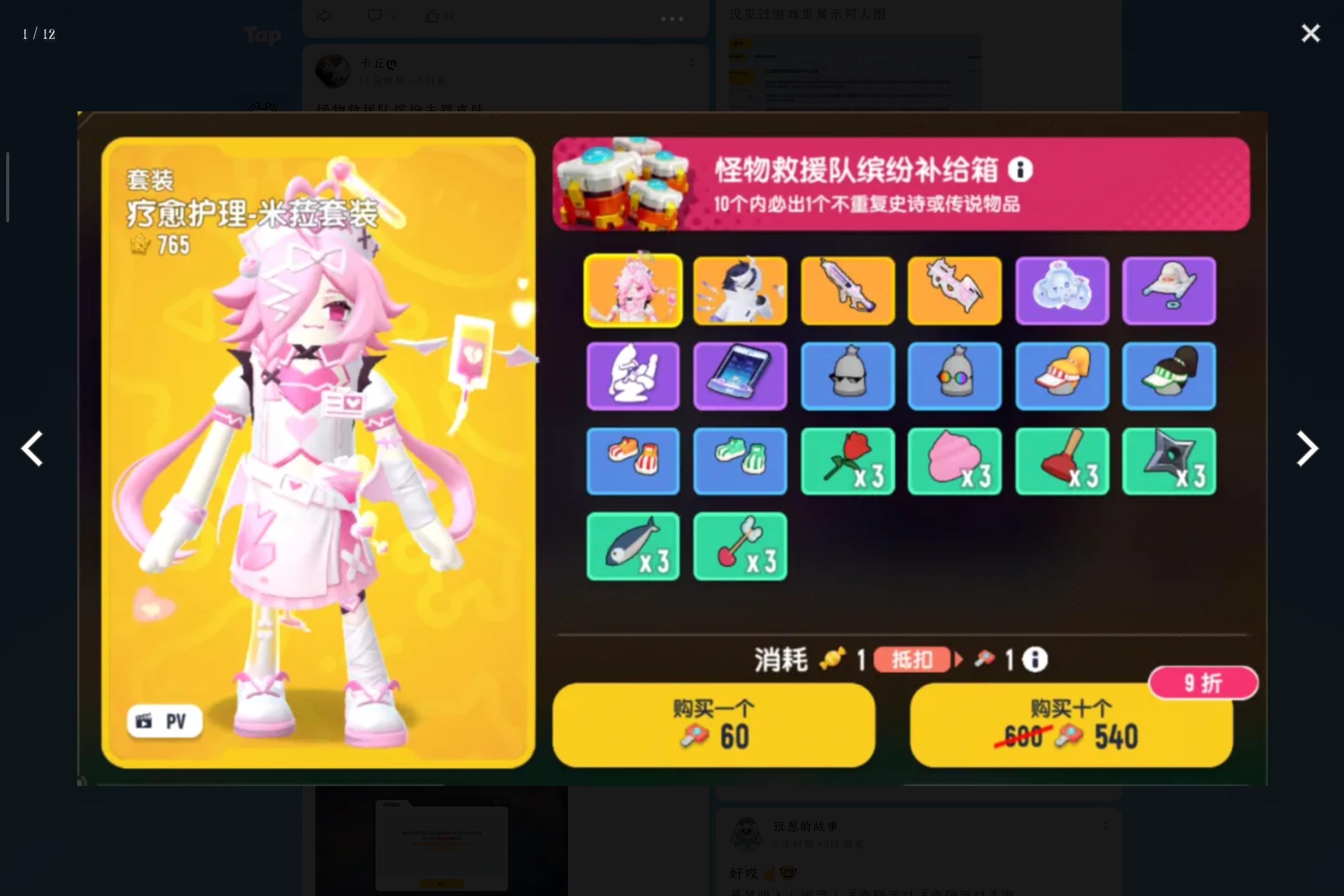Select the pink healing rifle weapon icon
The width and height of the screenshot is (1344, 896).
coord(847,290)
